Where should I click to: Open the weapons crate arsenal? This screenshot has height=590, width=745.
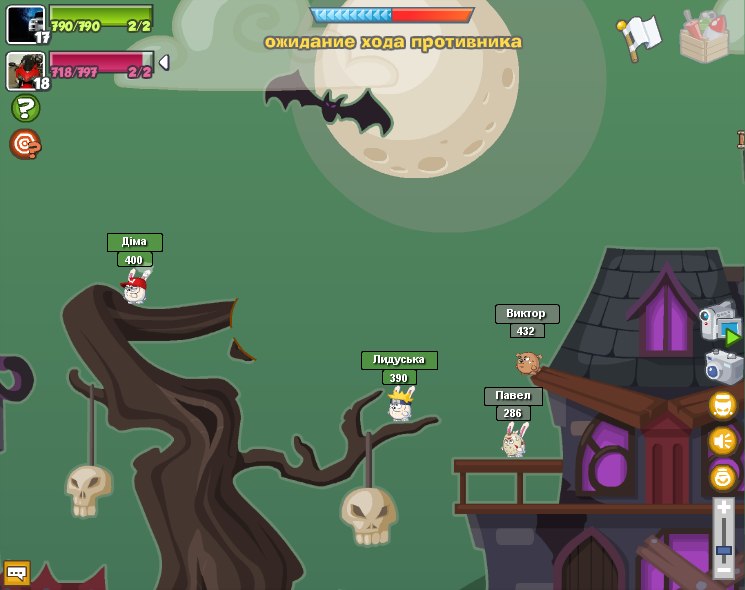[704, 37]
